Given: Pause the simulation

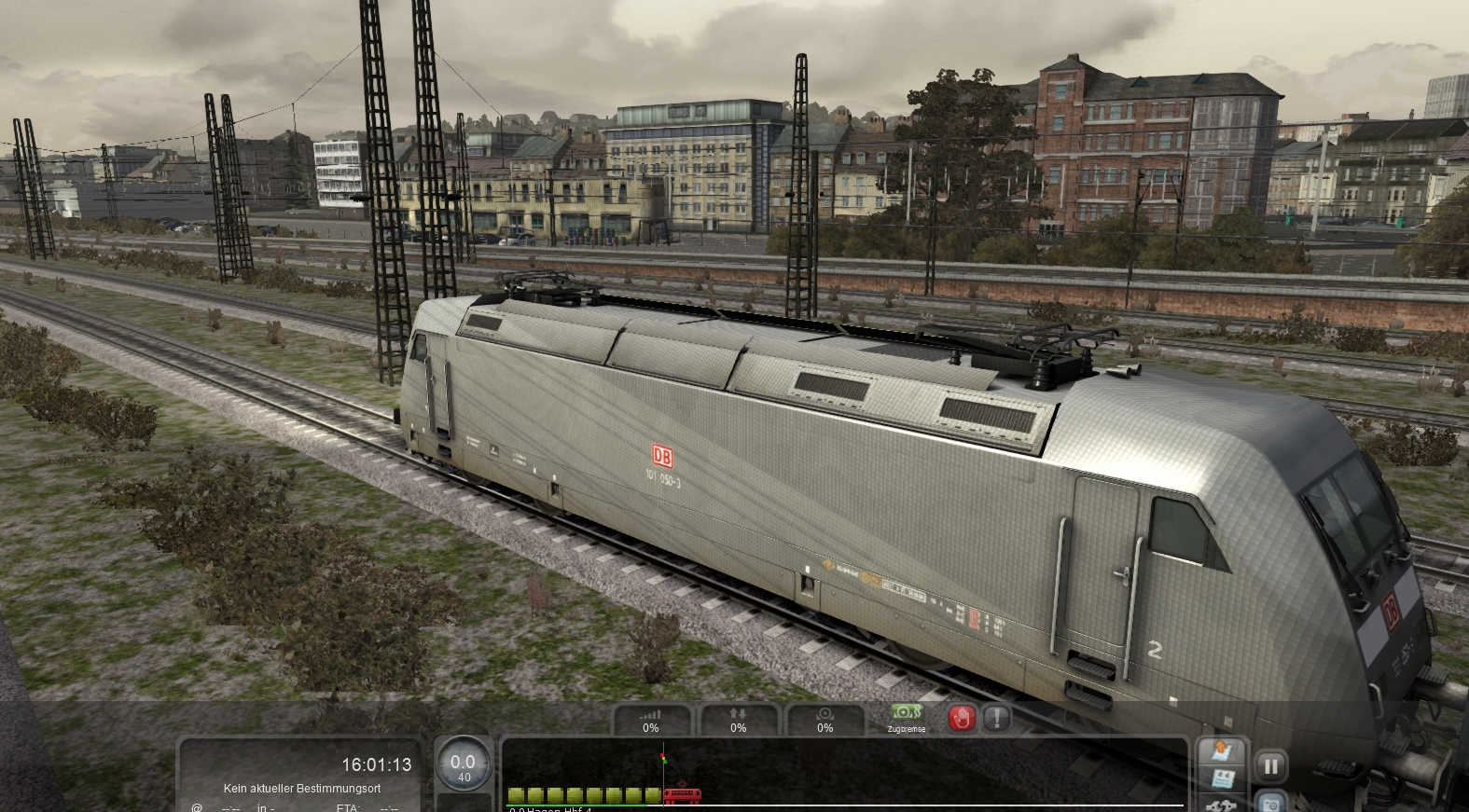Looking at the screenshot, I should click(x=1270, y=766).
